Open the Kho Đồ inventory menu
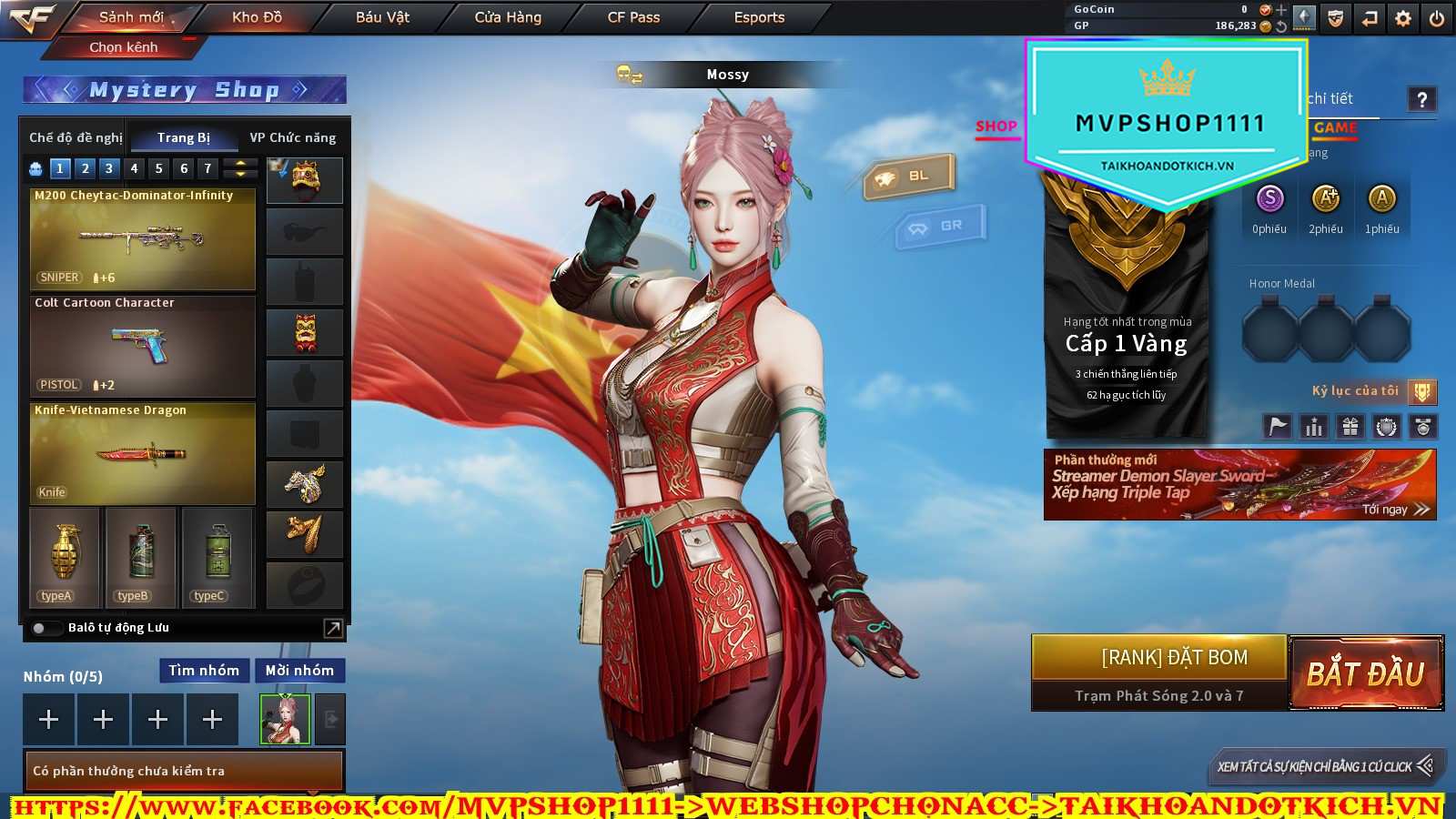Viewport: 1456px width, 819px height. pos(257,17)
